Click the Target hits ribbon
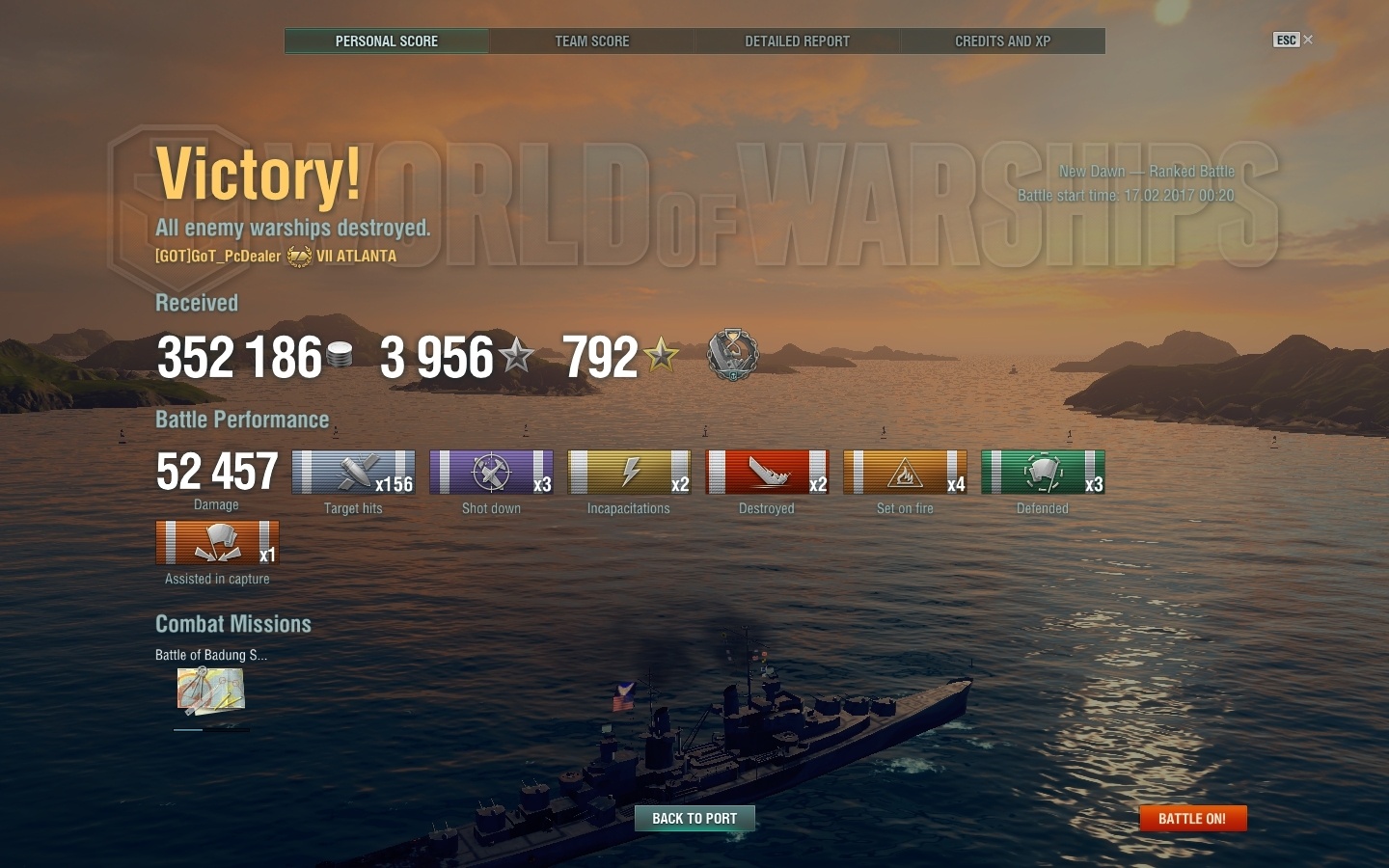Image resolution: width=1389 pixels, height=868 pixels. 354,473
